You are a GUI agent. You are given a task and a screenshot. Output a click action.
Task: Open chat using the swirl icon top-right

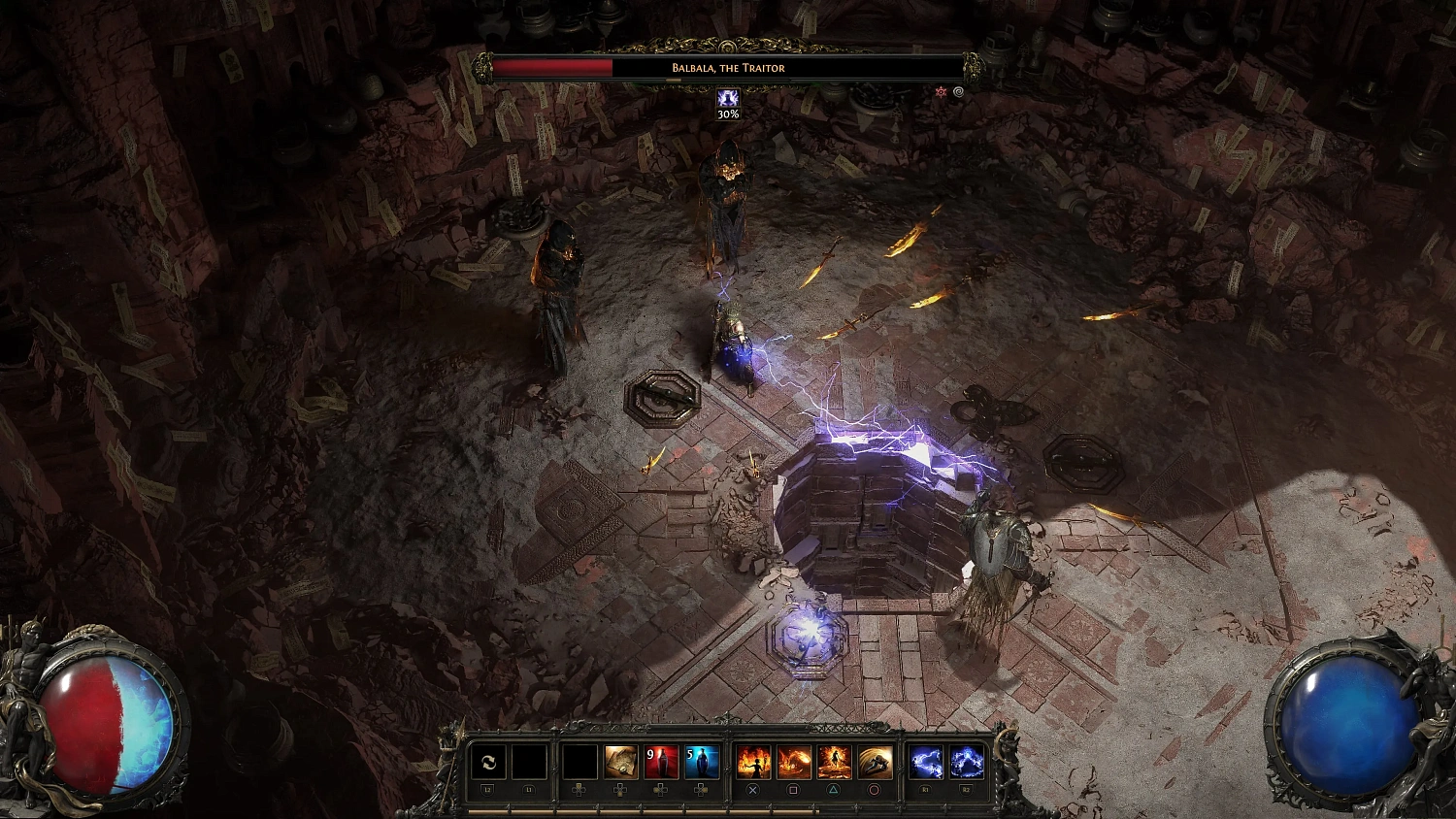coord(959,91)
